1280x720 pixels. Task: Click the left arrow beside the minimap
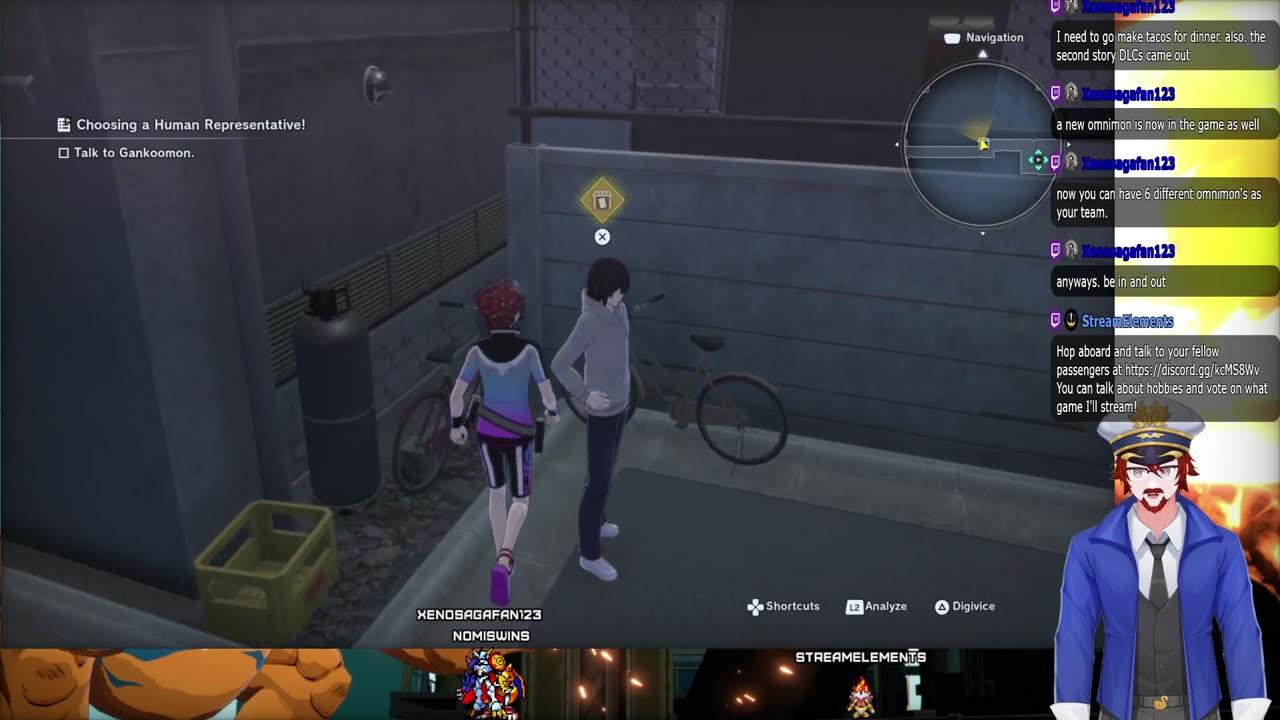click(x=896, y=143)
